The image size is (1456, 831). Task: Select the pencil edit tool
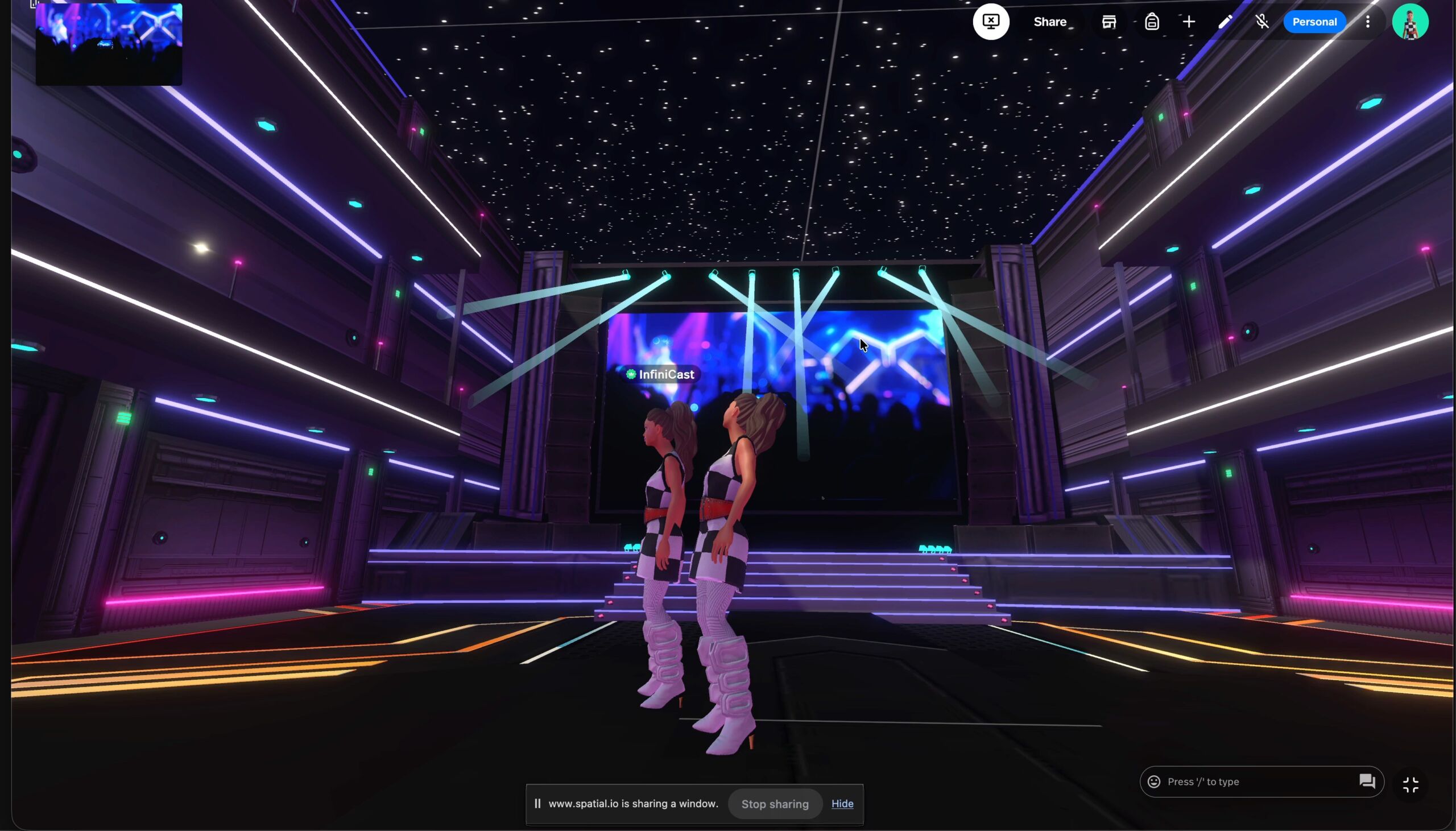1225,22
